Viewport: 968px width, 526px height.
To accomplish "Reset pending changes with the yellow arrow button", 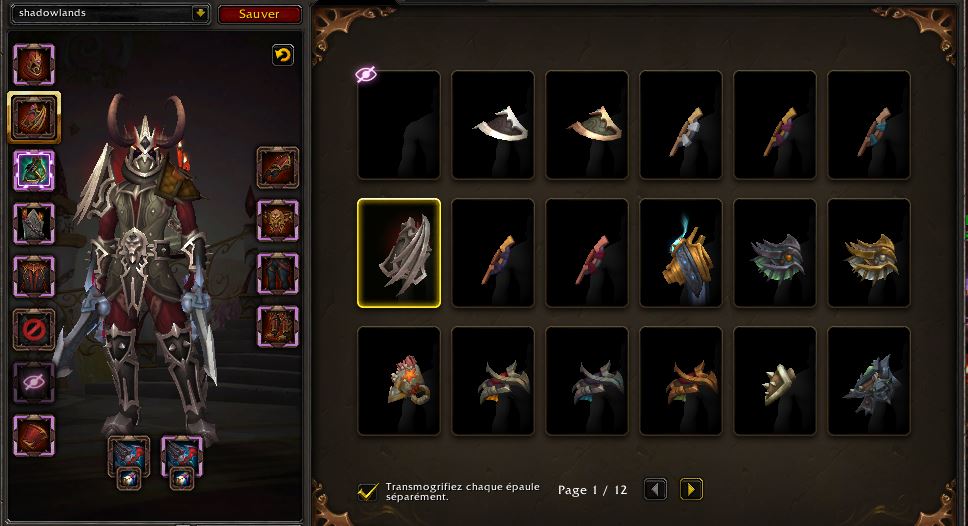I will click(x=283, y=56).
